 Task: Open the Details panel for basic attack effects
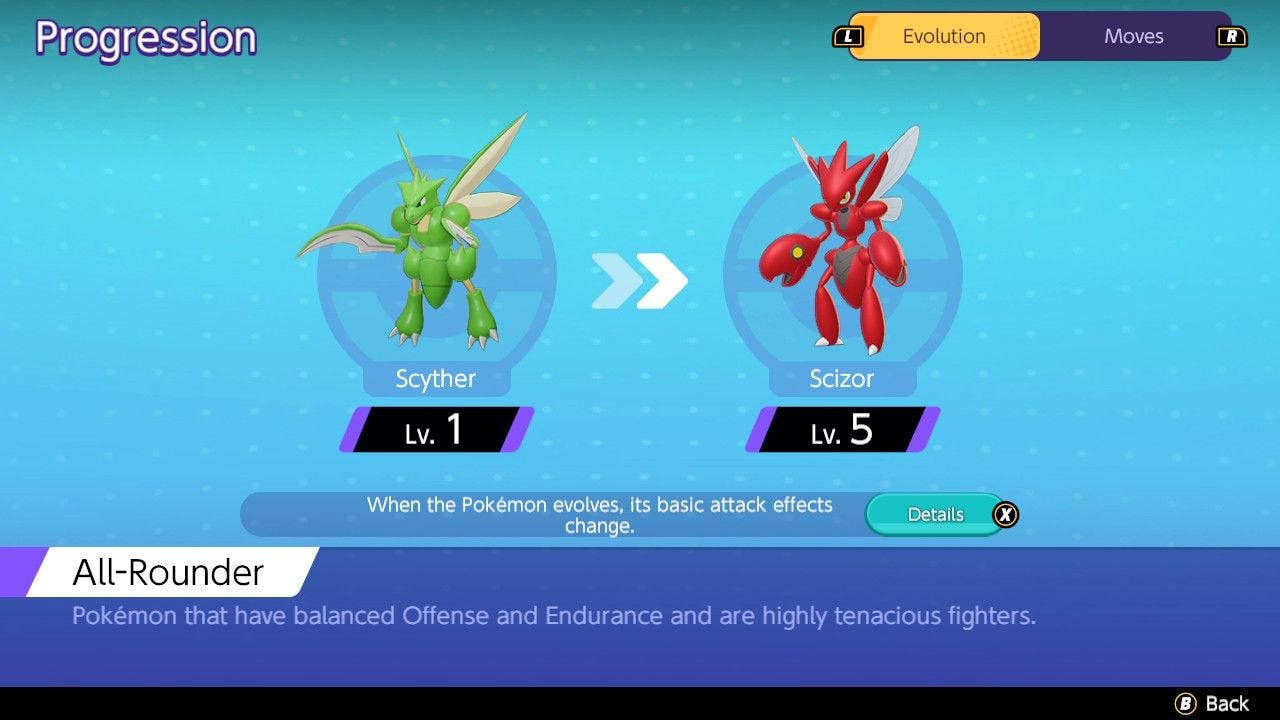[936, 514]
